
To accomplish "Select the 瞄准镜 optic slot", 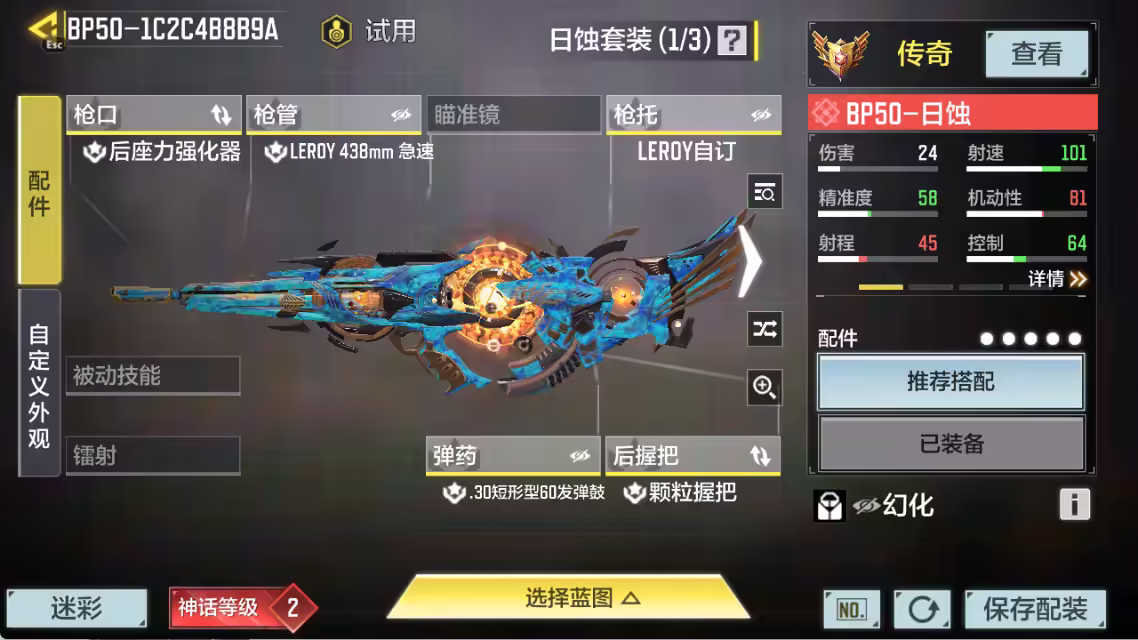I will click(514, 115).
